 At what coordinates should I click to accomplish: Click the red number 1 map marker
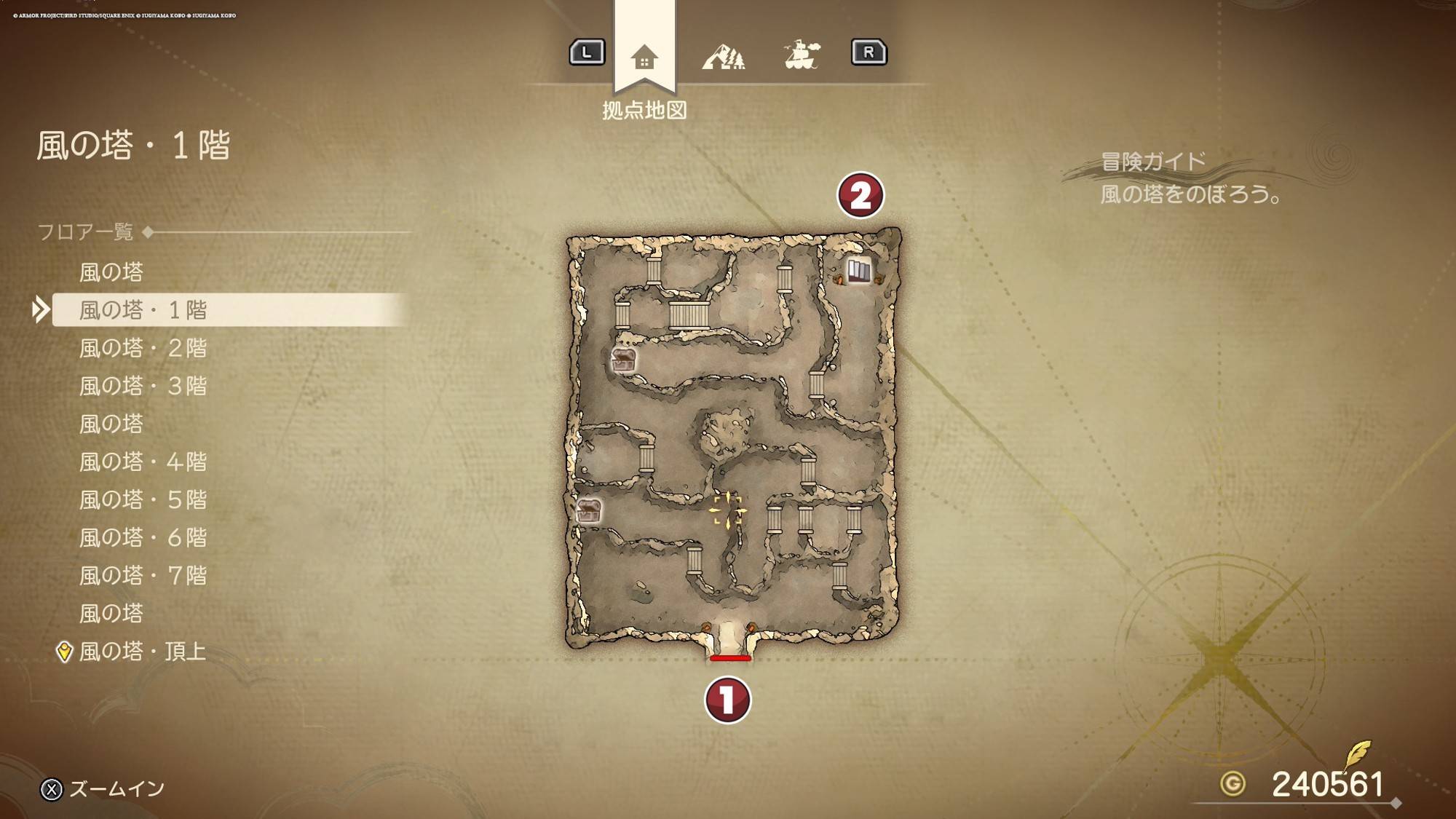coord(727,700)
